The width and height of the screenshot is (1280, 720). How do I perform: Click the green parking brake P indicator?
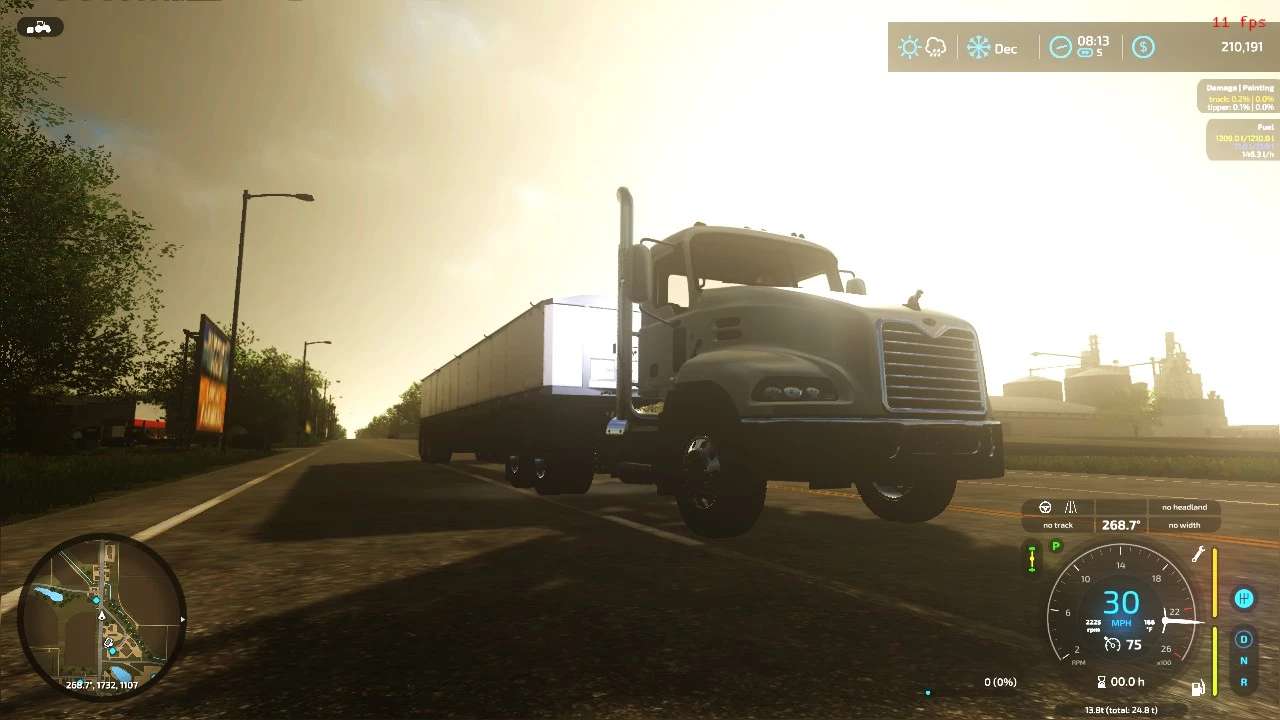point(1055,546)
